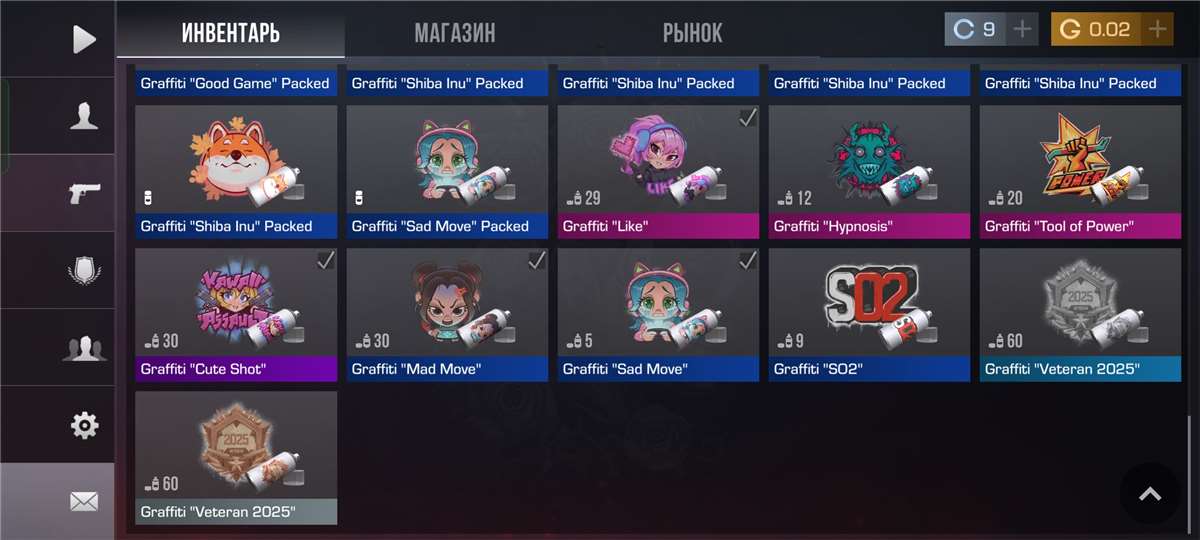Select Graffiti "Cute Shot" item
The image size is (1200, 540).
(x=236, y=313)
